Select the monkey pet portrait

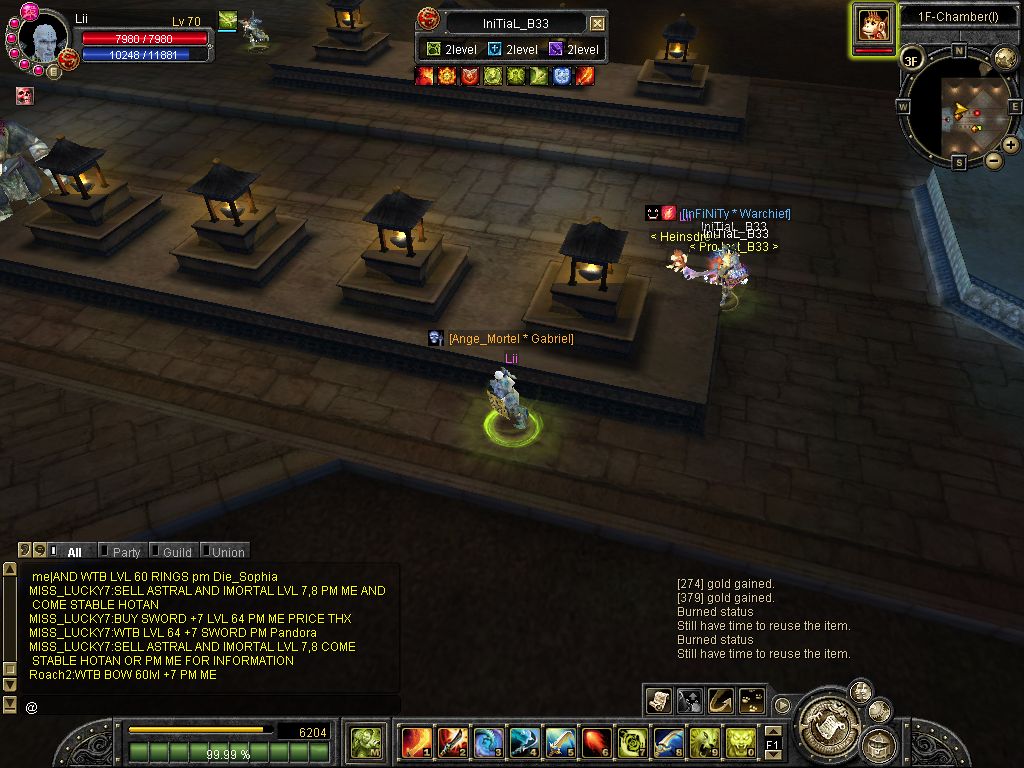pos(873,25)
